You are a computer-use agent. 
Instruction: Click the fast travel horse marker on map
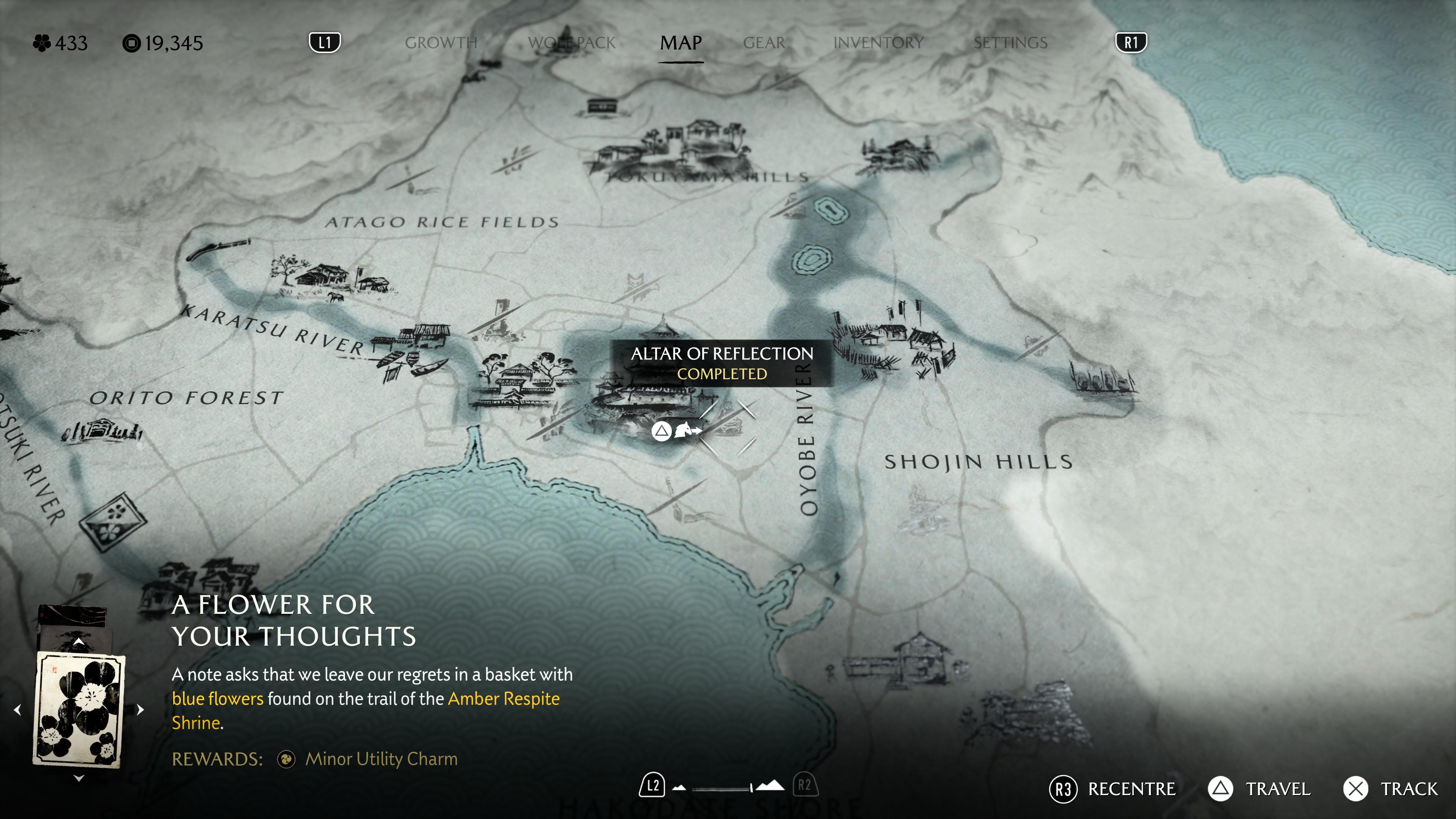tap(687, 430)
